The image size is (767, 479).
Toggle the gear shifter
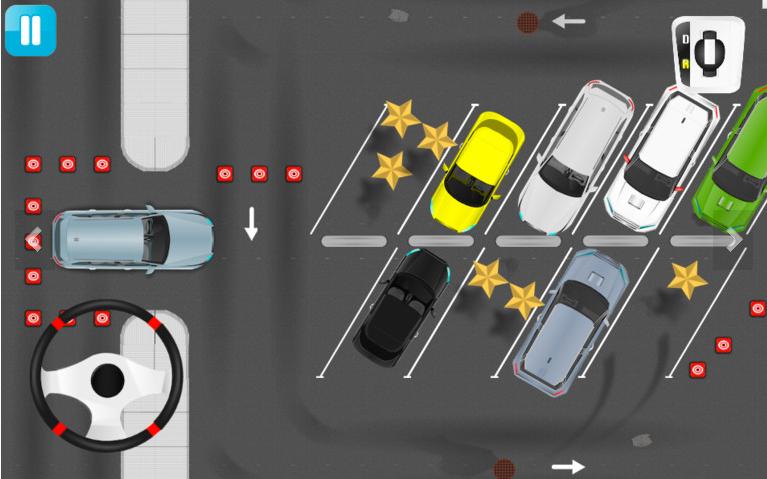[x=708, y=51]
